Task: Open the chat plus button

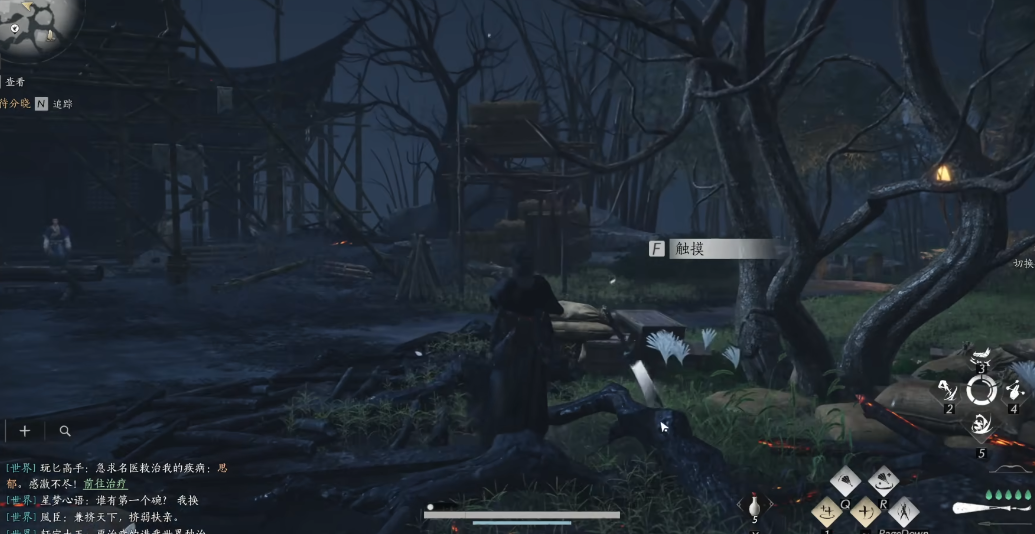Action: click(x=25, y=431)
